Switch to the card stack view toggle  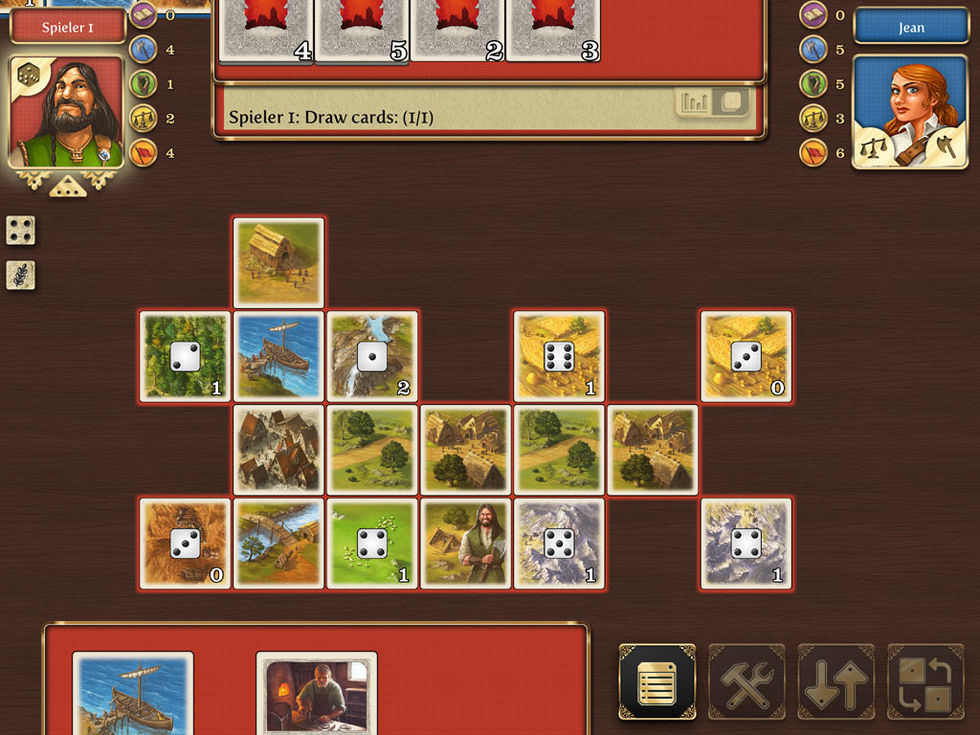pos(732,102)
